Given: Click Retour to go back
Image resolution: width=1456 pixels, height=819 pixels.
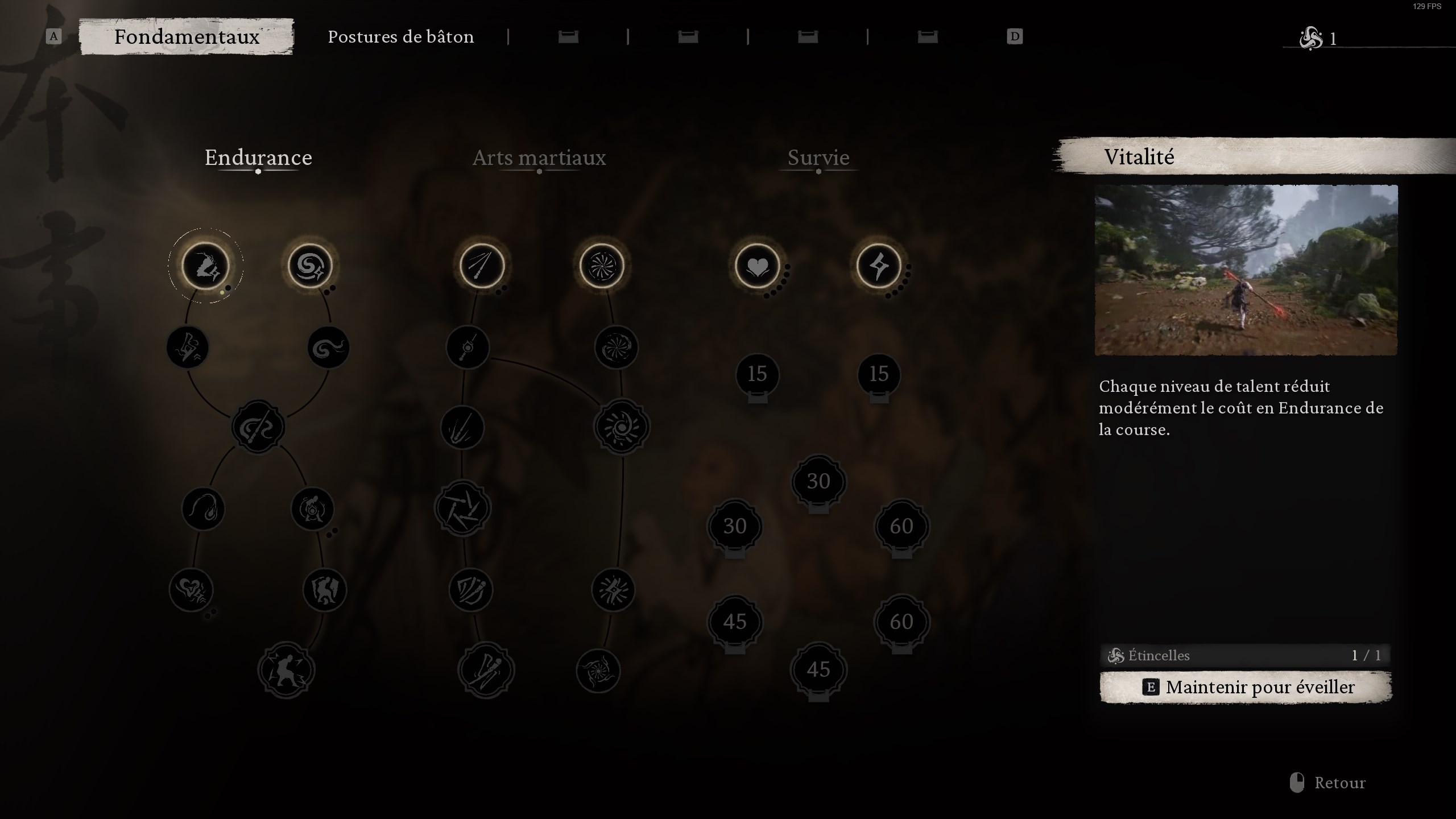Looking at the screenshot, I should click(1339, 783).
